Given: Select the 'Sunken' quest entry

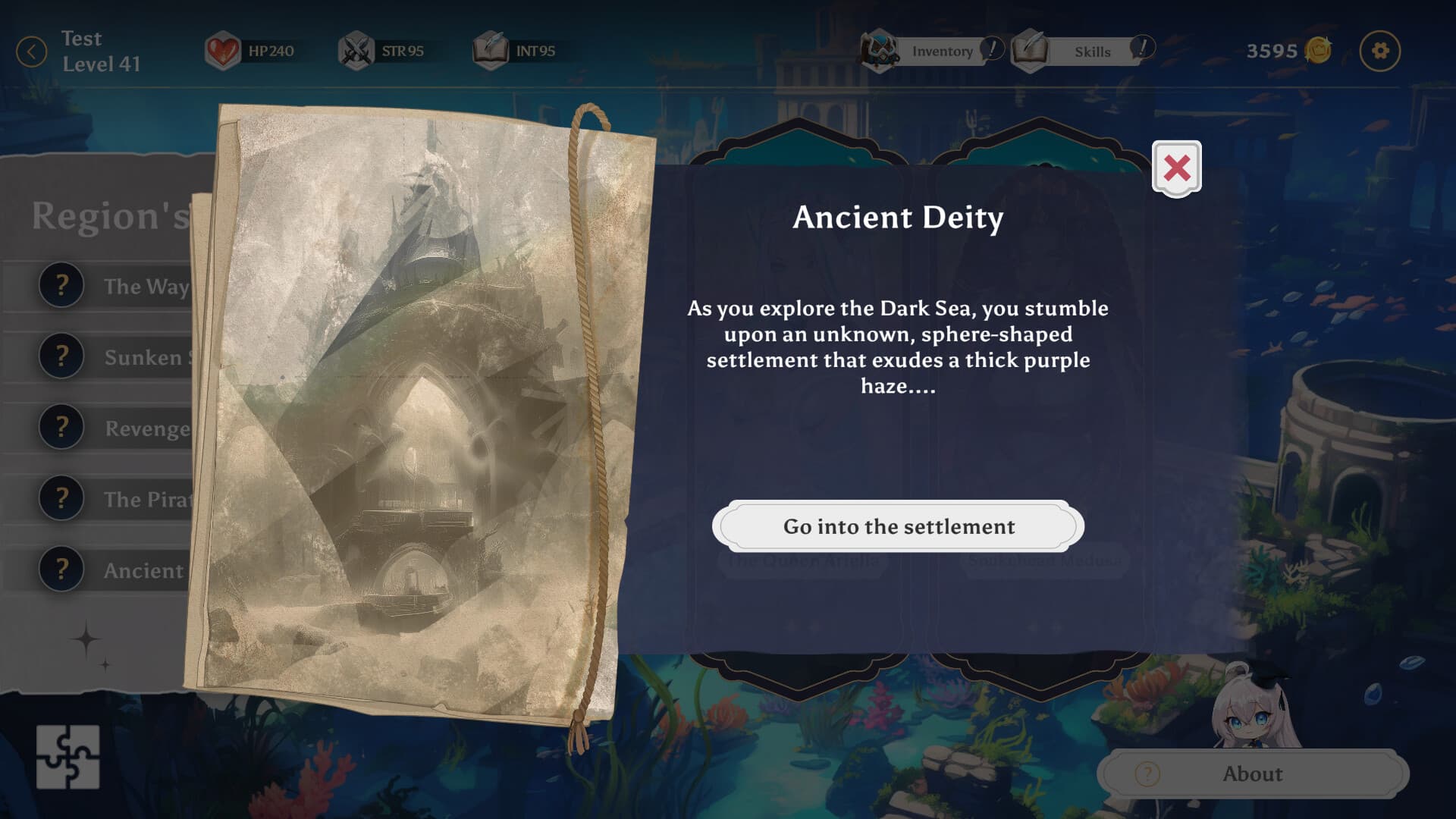Looking at the screenshot, I should (x=114, y=357).
